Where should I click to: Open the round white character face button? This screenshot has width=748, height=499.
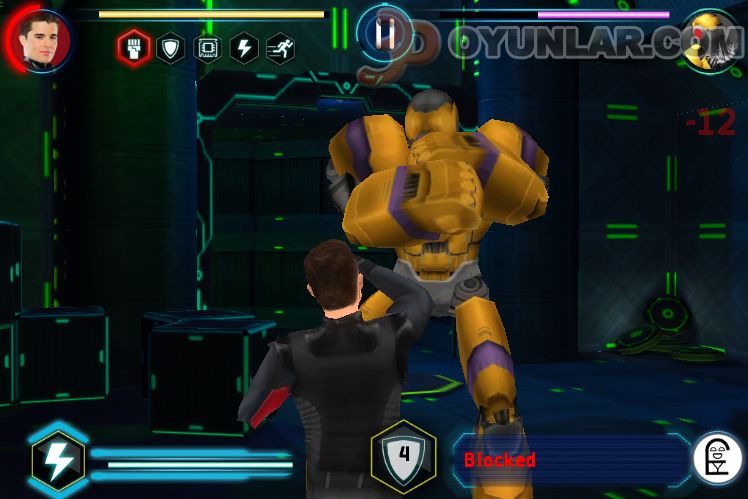[x=718, y=458]
